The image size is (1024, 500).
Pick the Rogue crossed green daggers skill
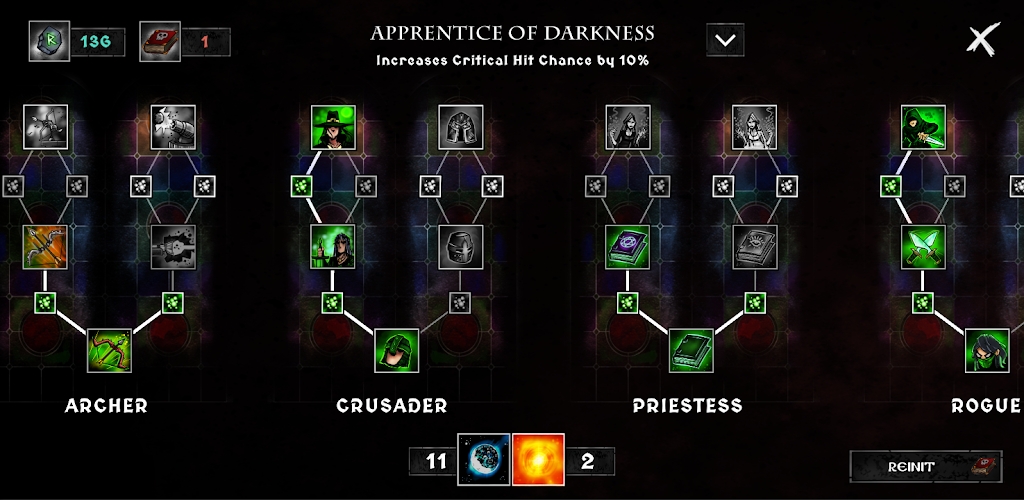coord(923,247)
